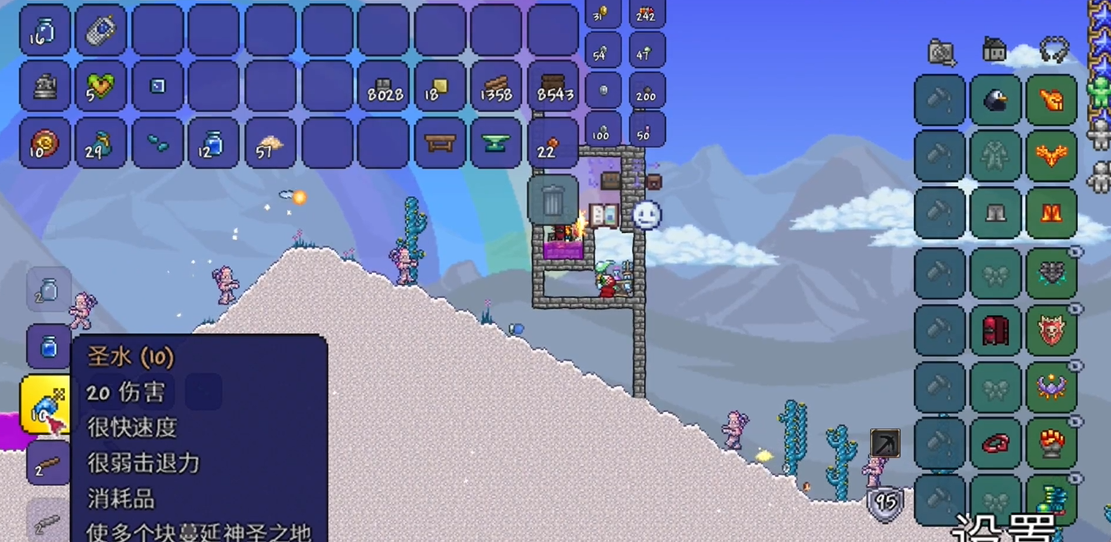This screenshot has height=542, width=1111.
Task: Select the 8543 dark block stack
Action: pos(554,87)
